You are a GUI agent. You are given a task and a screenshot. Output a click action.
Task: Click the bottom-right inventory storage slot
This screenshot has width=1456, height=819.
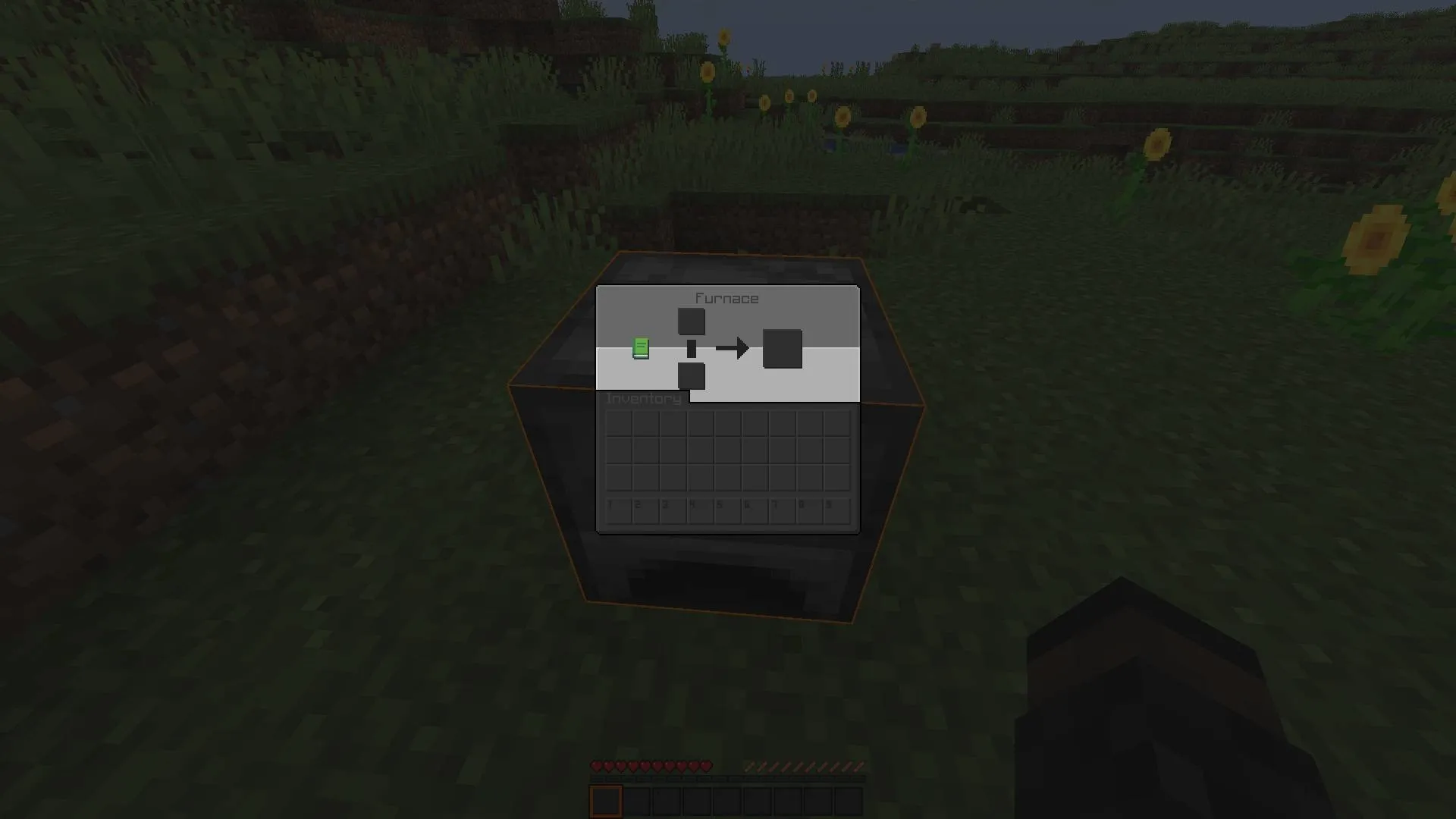837,478
